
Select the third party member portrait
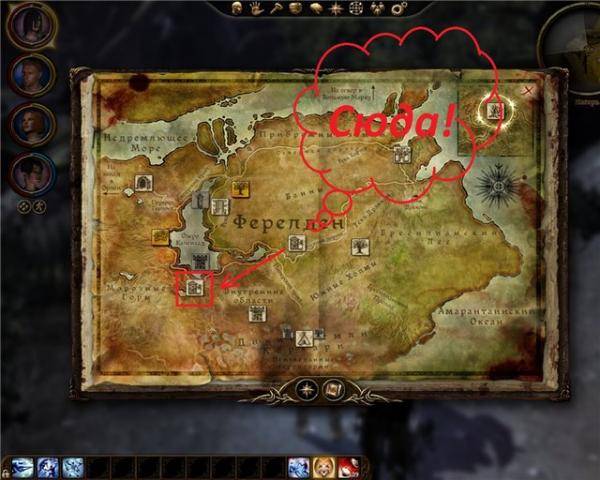pyautogui.click(x=31, y=122)
